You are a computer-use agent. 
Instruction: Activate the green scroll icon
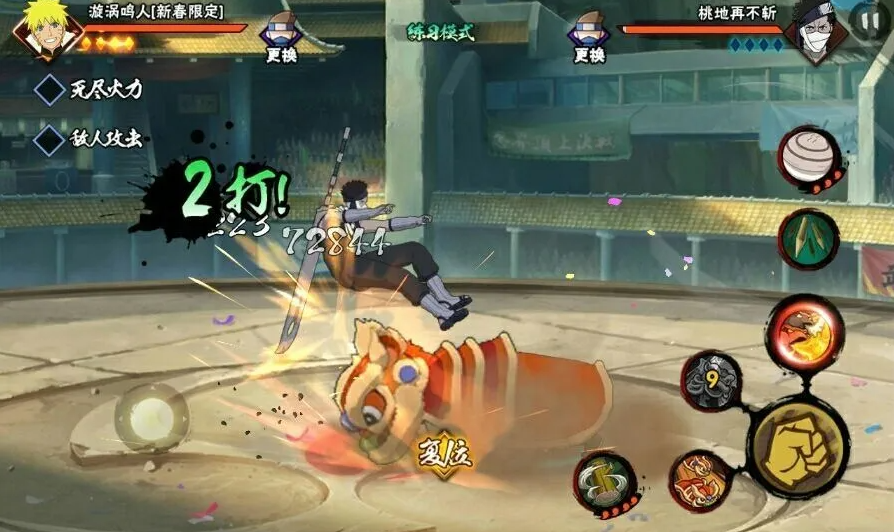tap(808, 240)
